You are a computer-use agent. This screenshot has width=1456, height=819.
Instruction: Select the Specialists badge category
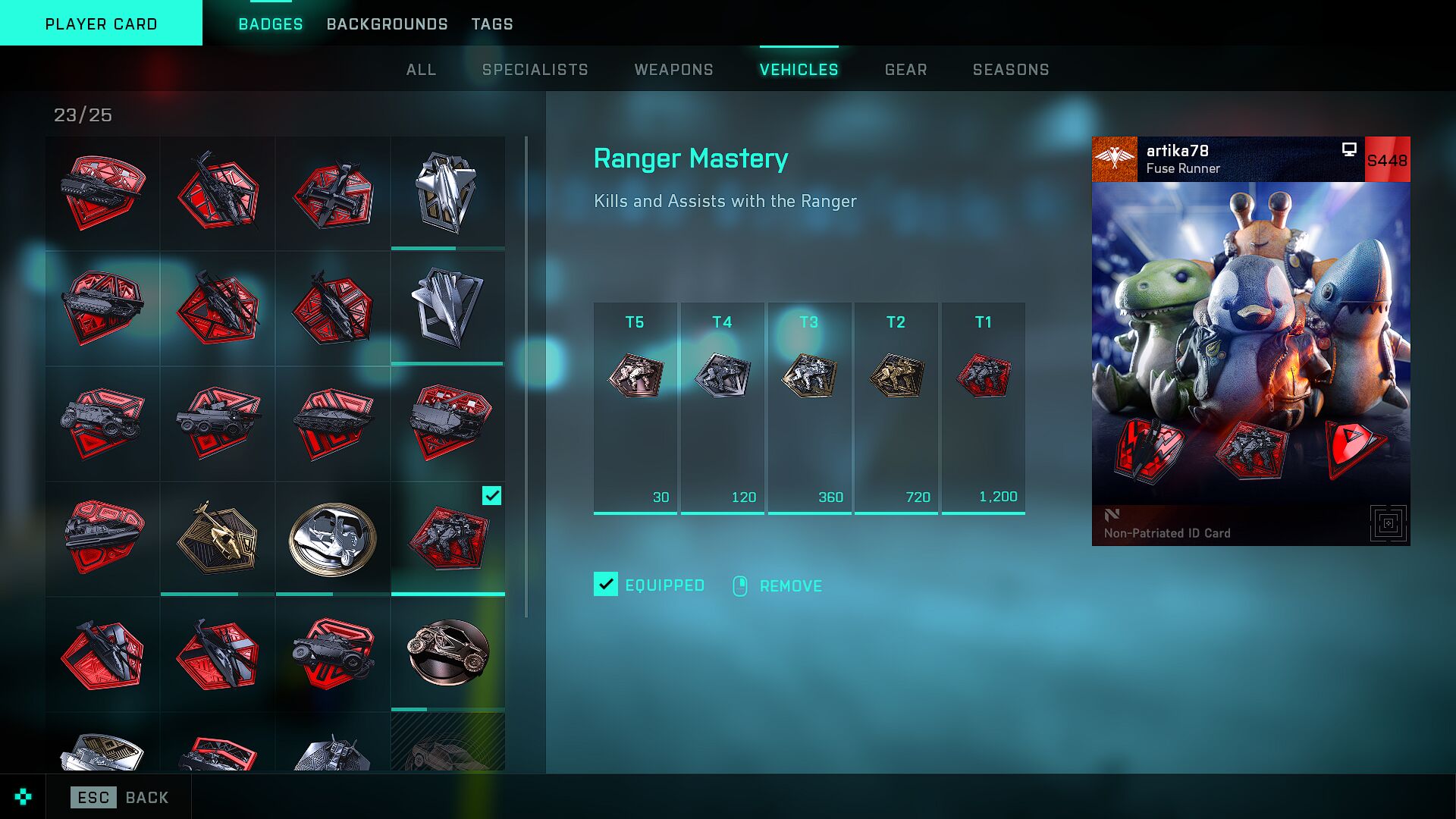[535, 70]
